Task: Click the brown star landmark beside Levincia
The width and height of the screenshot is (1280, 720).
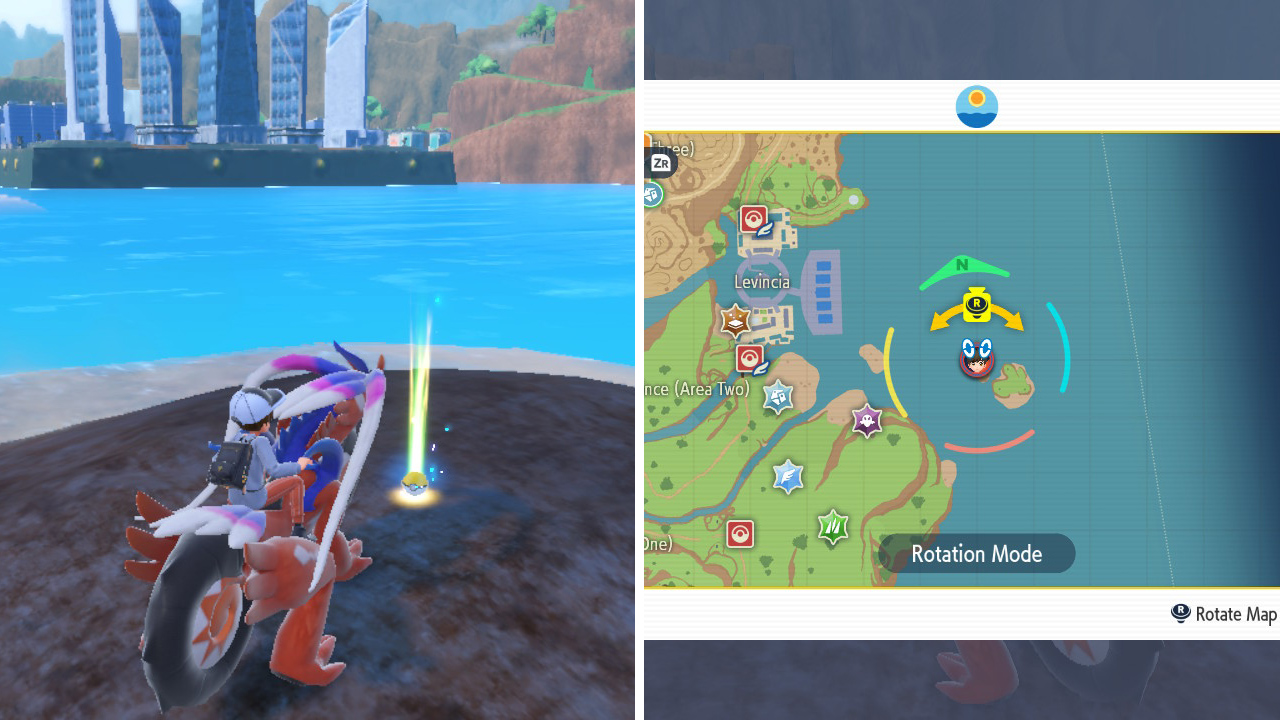Action: (733, 322)
